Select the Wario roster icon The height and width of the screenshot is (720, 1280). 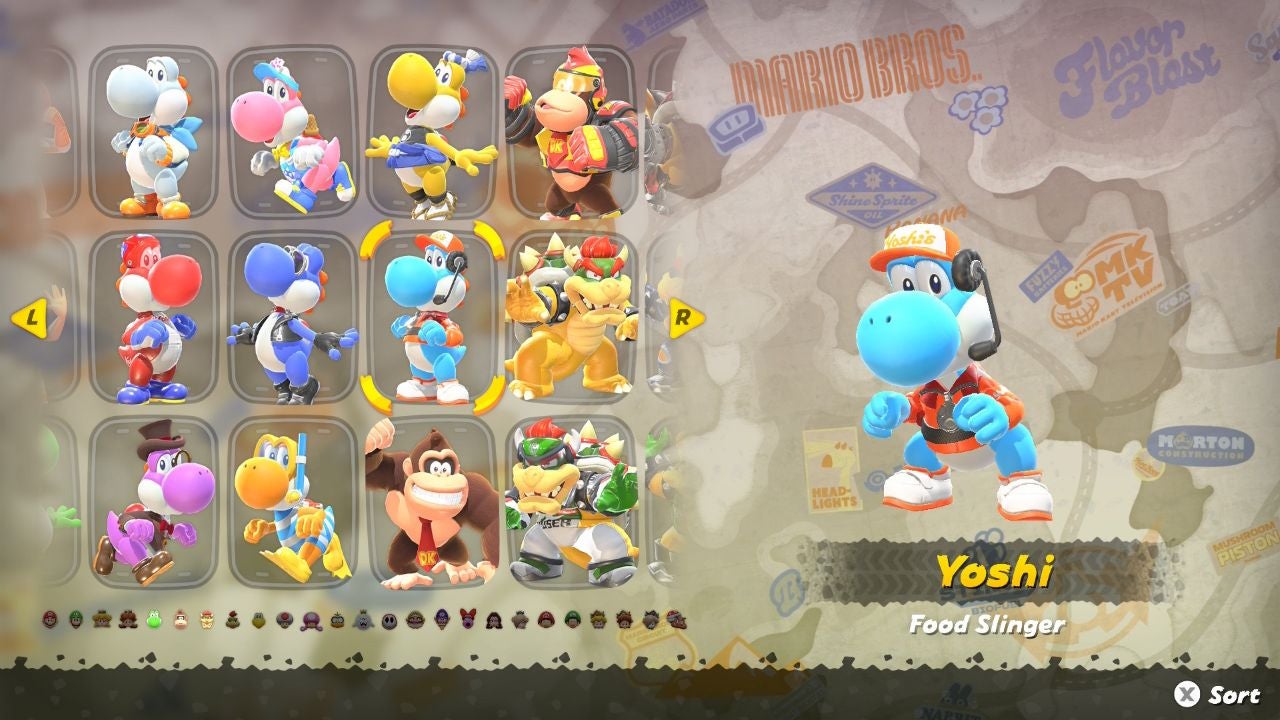click(415, 612)
